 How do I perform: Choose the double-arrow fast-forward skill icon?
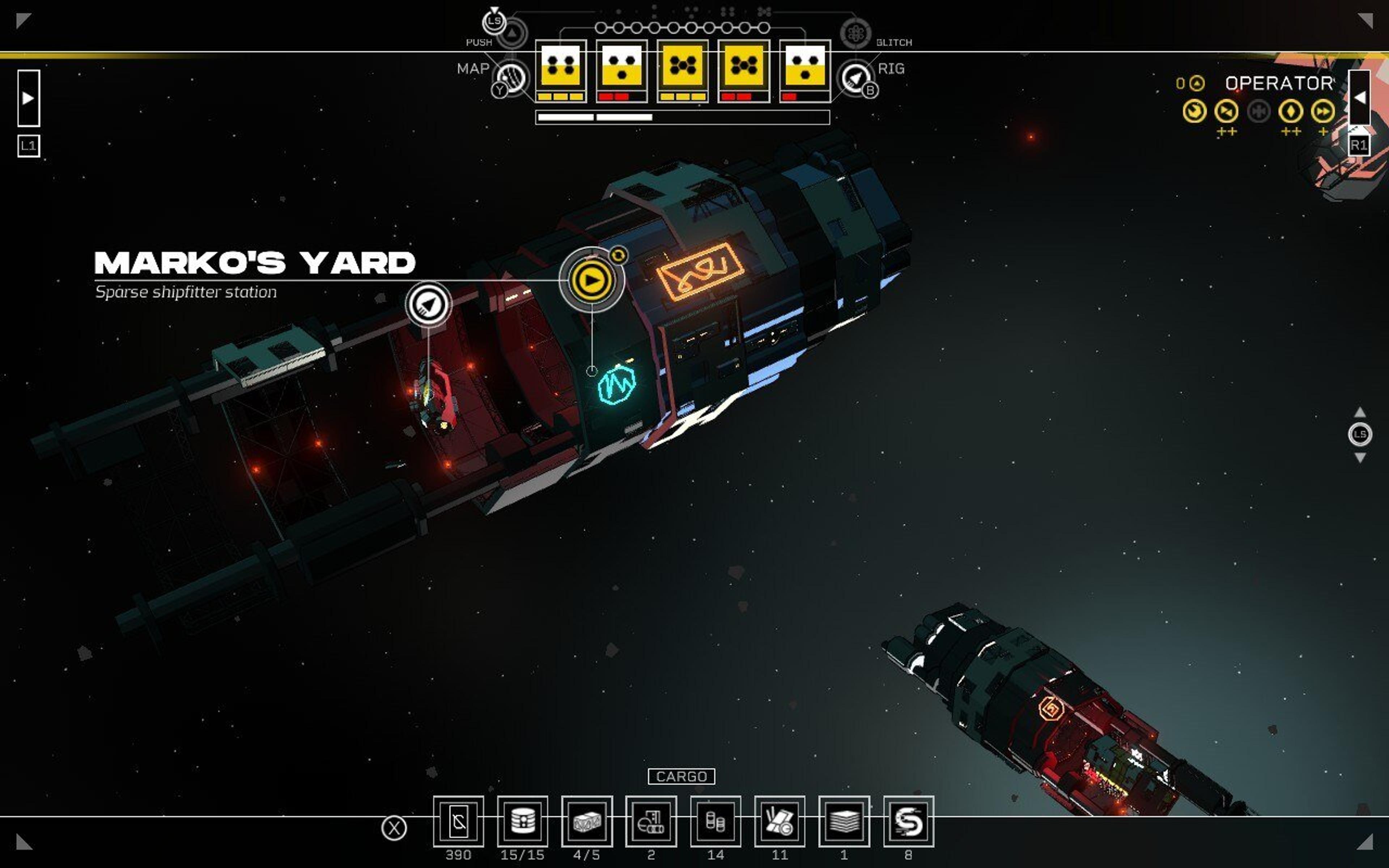coord(1322,111)
